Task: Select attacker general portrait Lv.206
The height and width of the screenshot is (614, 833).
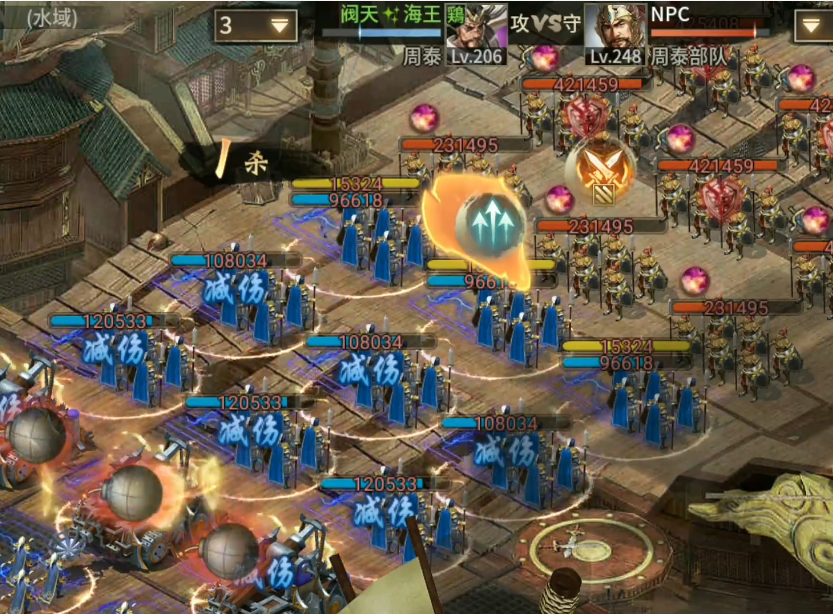Action: coord(473,34)
